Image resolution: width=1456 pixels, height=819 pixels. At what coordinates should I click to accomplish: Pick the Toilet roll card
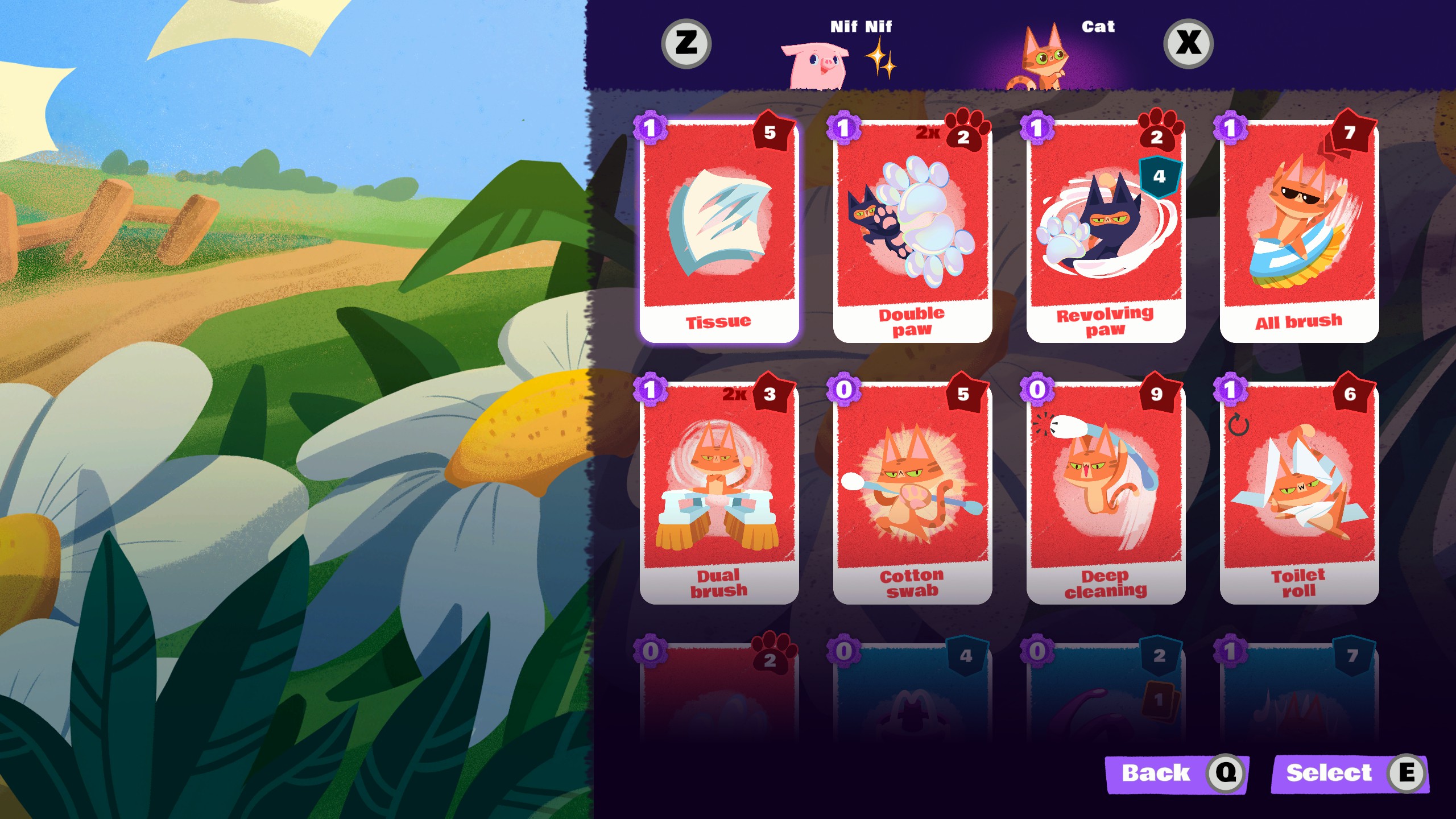point(1299,494)
